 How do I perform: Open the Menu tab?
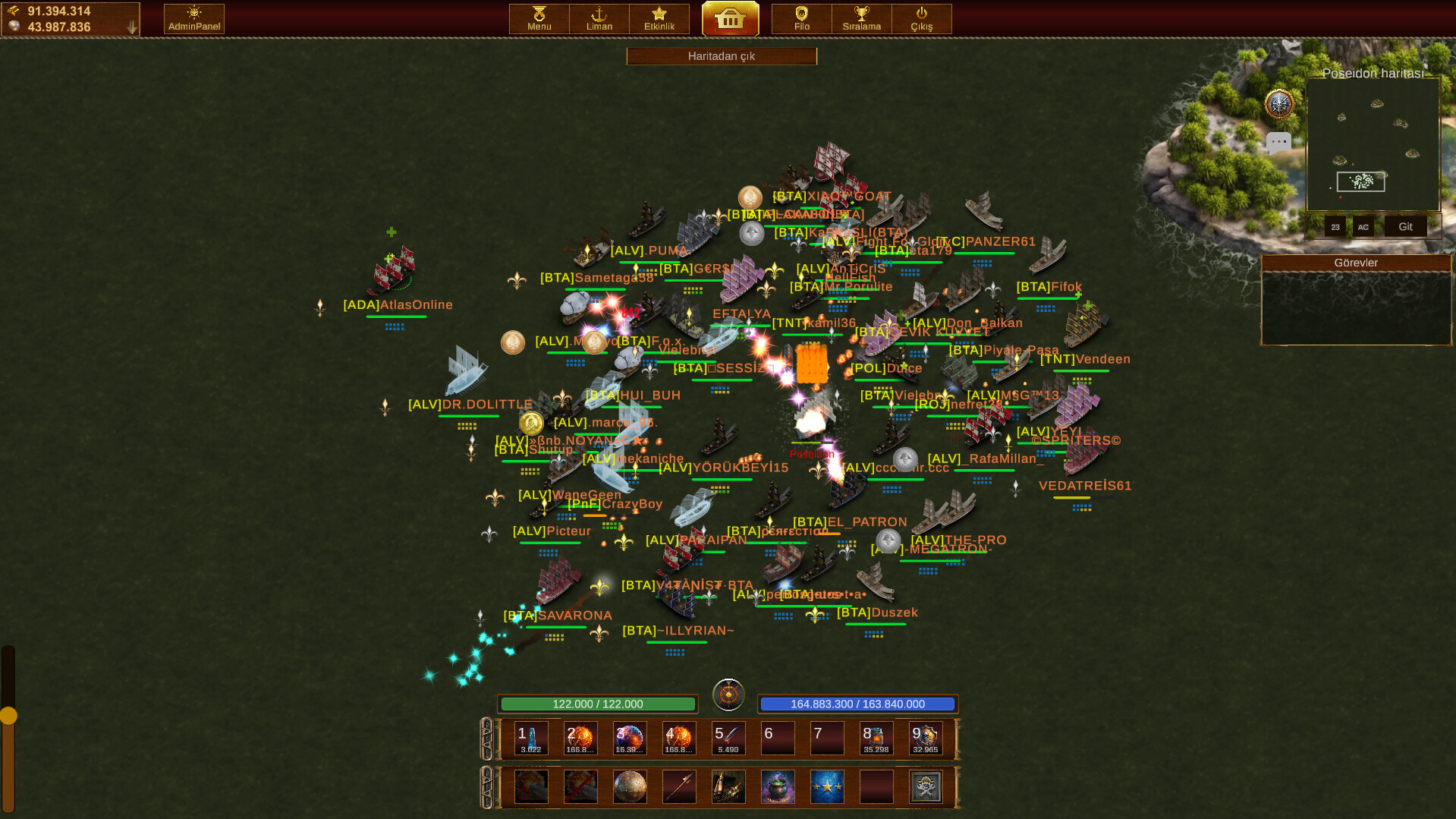pos(538,18)
